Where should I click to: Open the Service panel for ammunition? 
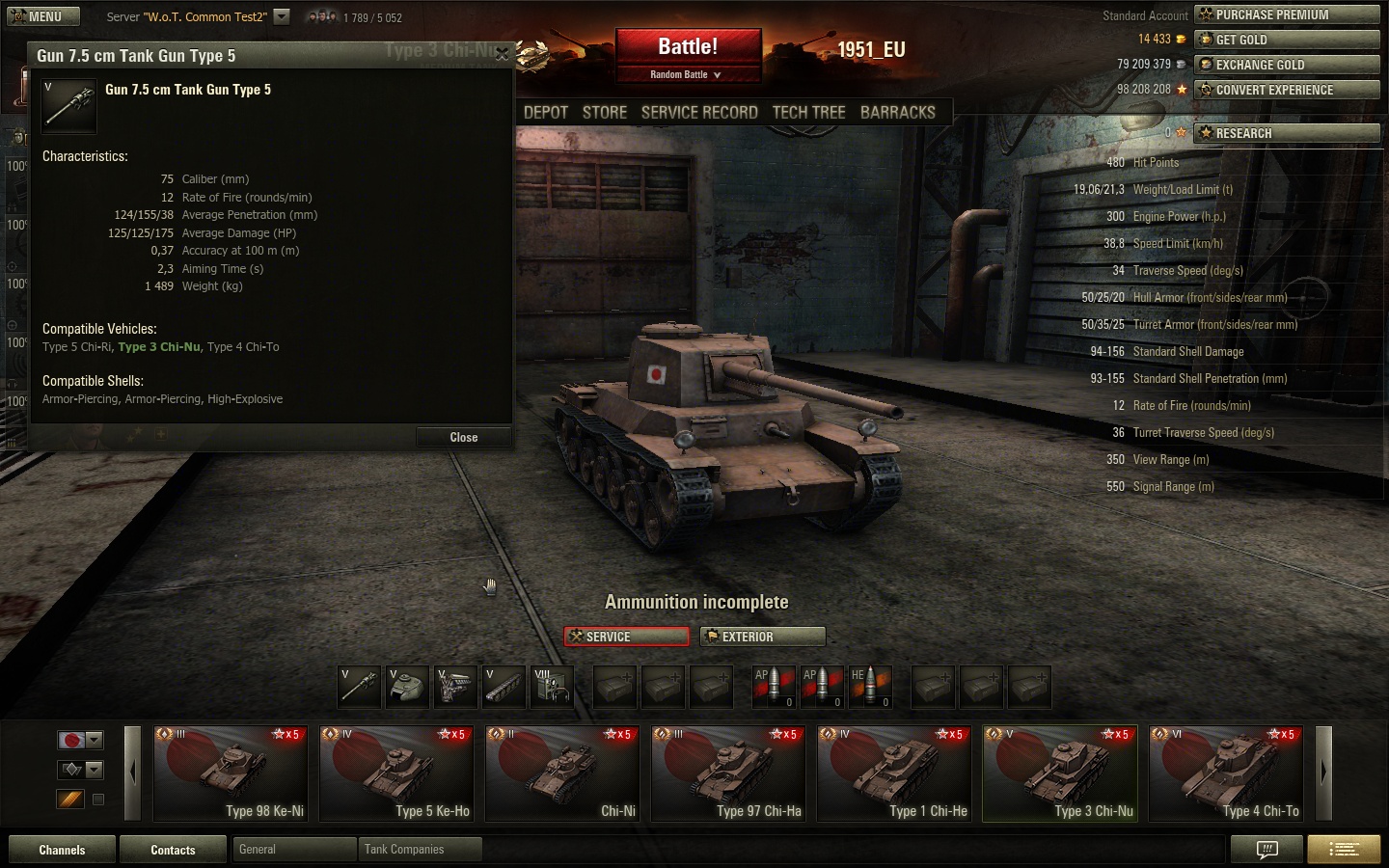click(627, 637)
